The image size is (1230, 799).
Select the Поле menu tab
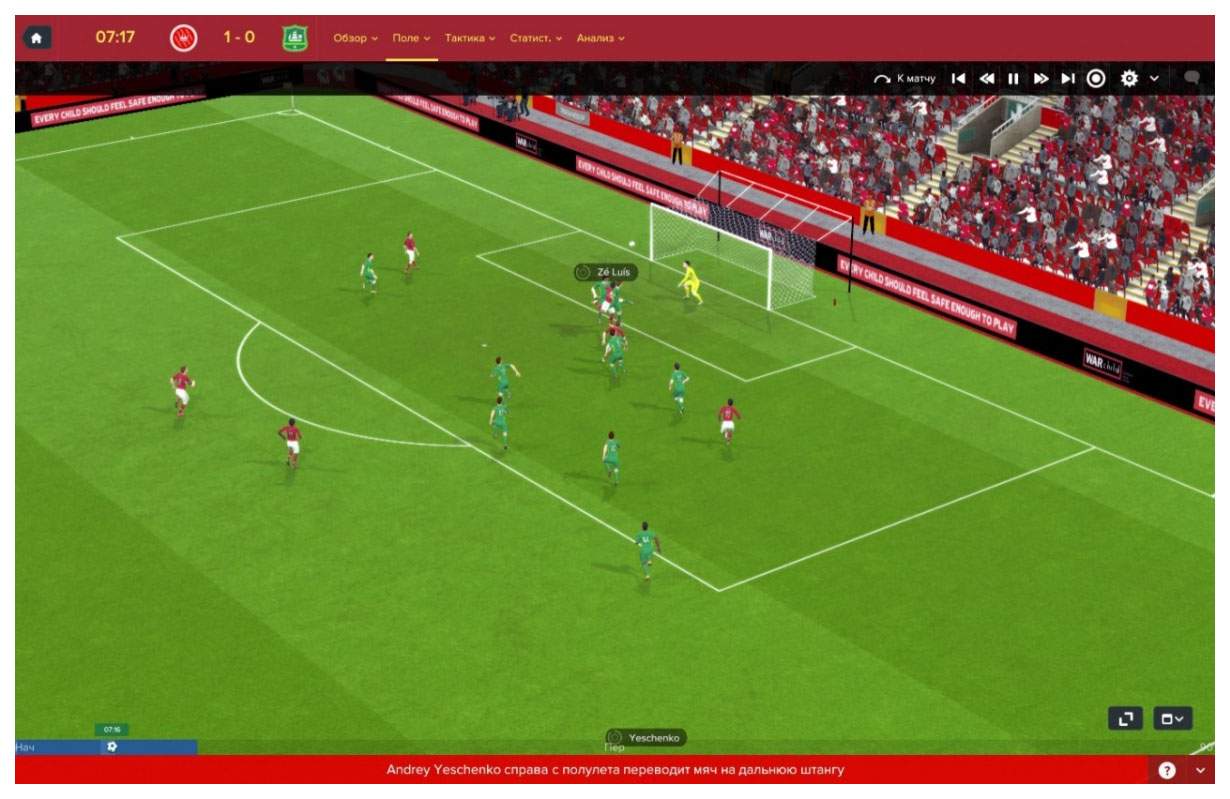tap(411, 38)
